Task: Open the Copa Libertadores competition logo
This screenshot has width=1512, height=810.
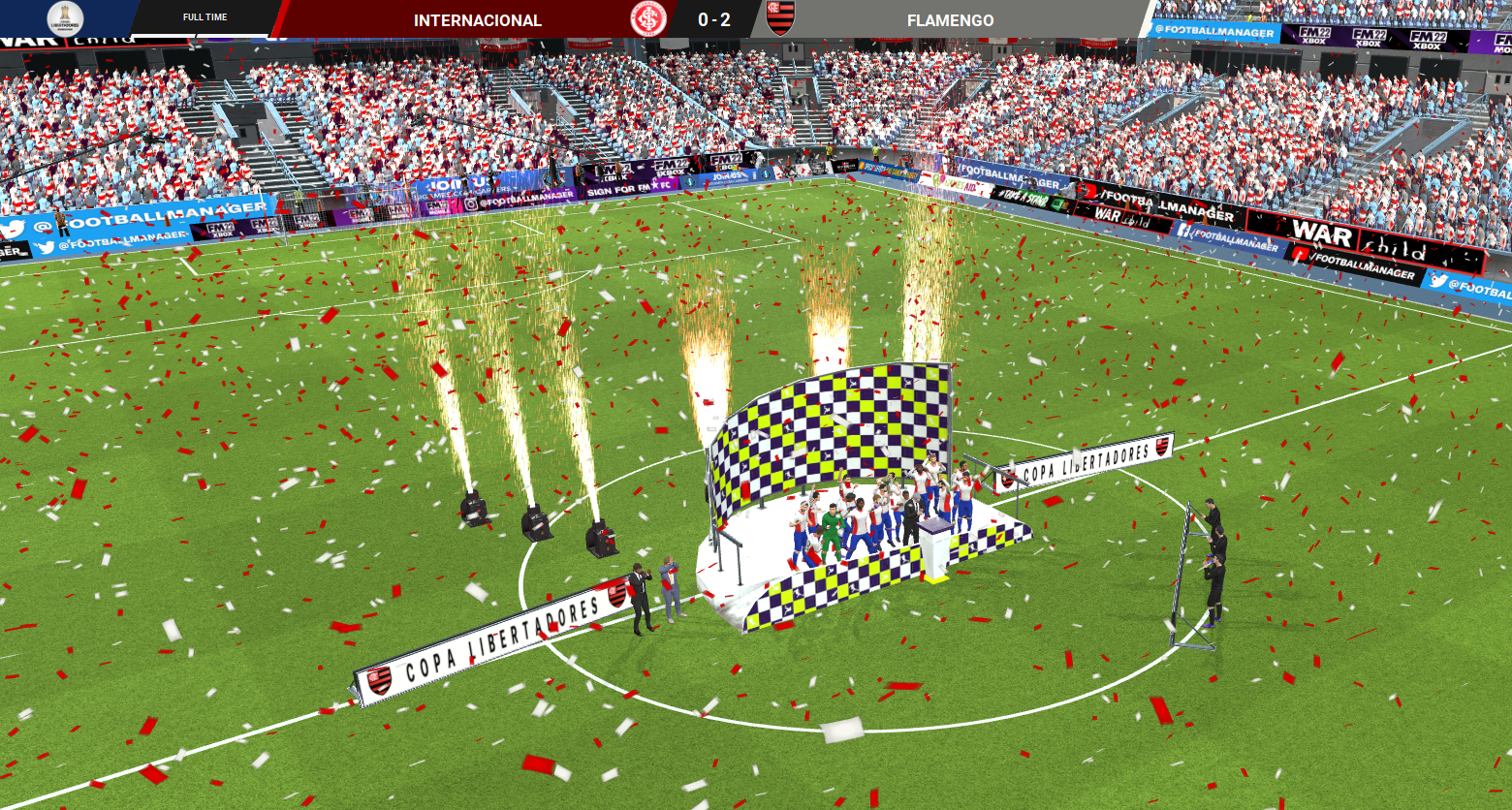Action: click(65, 18)
